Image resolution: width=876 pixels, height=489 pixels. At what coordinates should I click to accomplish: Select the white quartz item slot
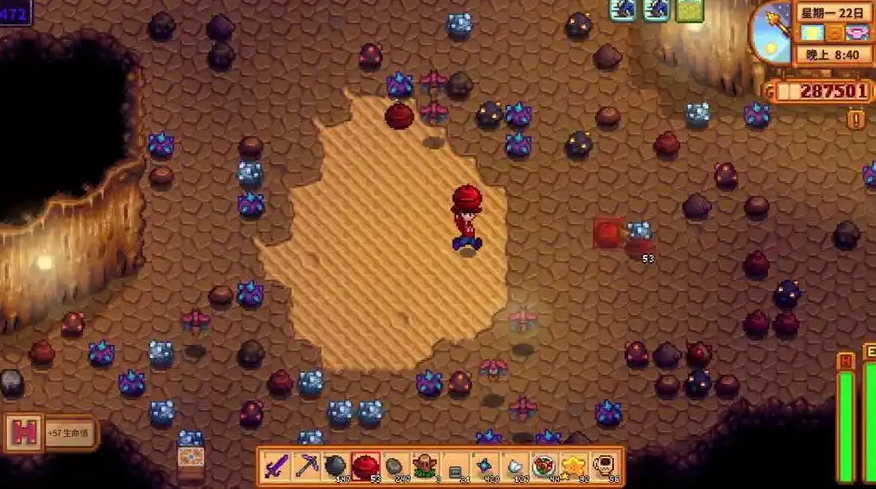click(516, 466)
